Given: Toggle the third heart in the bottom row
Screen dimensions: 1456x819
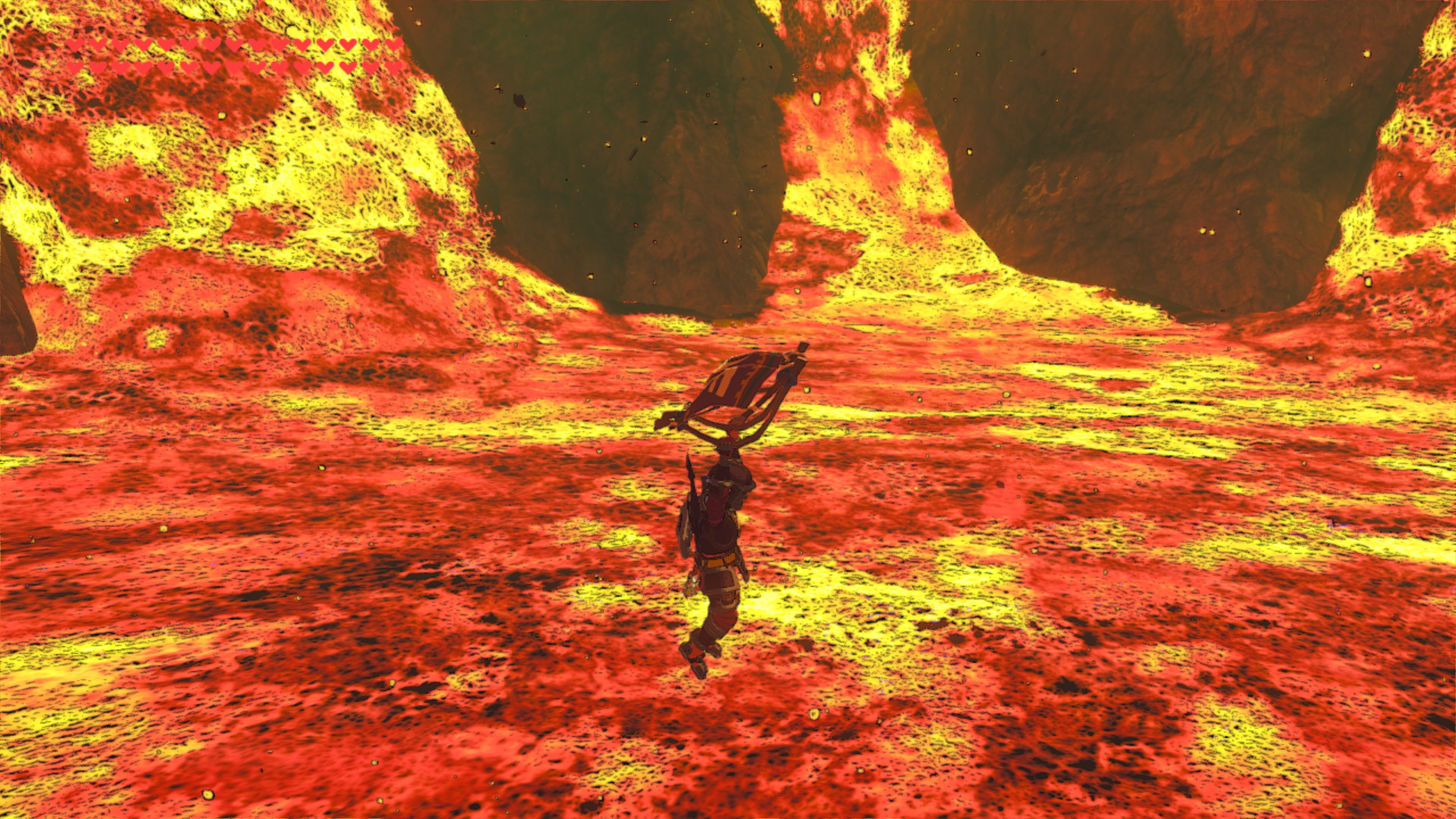Looking at the screenshot, I should [x=121, y=67].
